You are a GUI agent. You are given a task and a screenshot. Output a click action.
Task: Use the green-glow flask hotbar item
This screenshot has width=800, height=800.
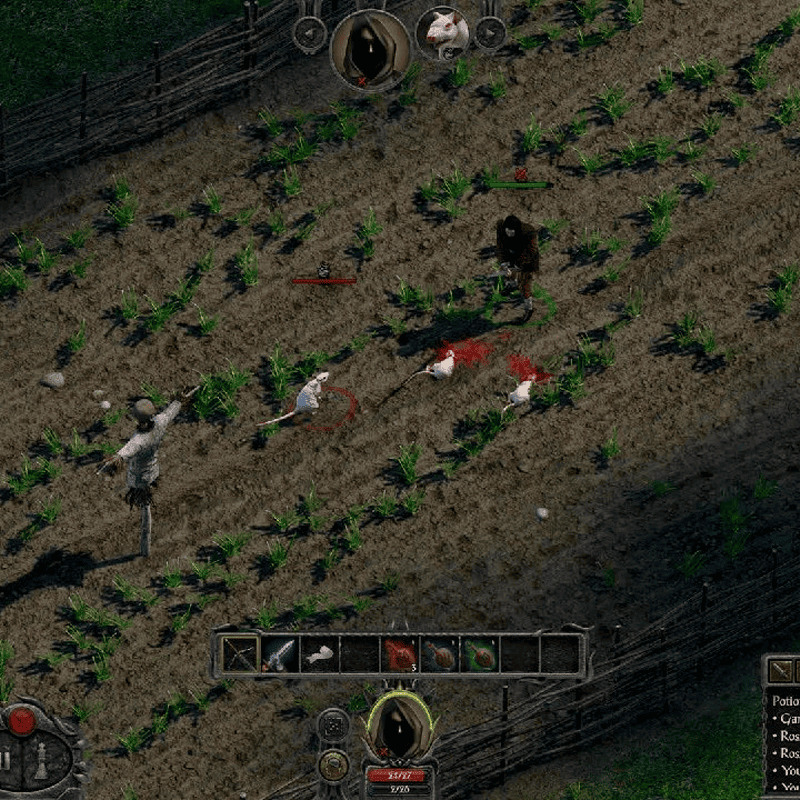click(480, 654)
